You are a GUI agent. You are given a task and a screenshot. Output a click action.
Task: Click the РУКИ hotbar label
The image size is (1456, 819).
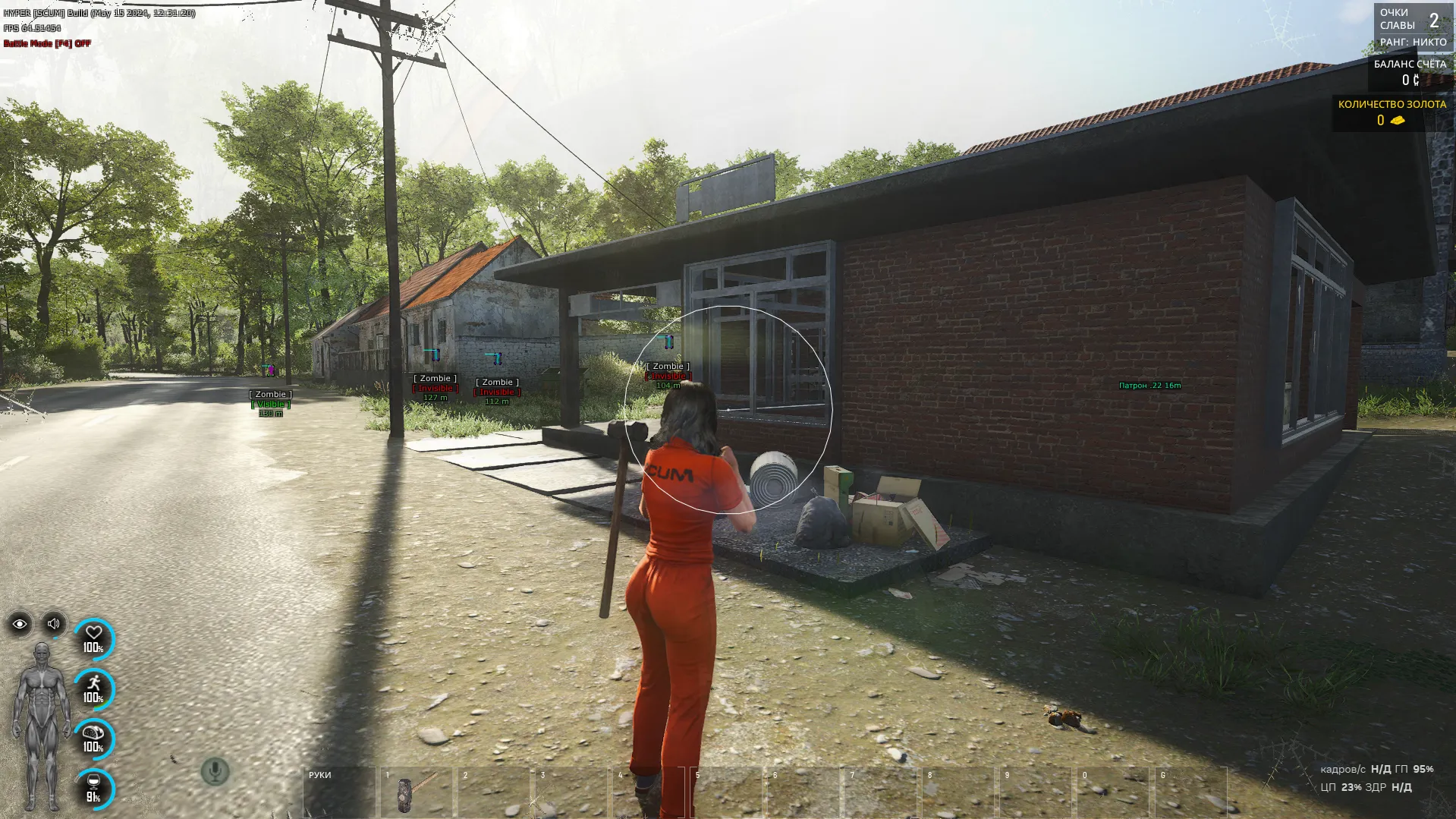[322, 776]
